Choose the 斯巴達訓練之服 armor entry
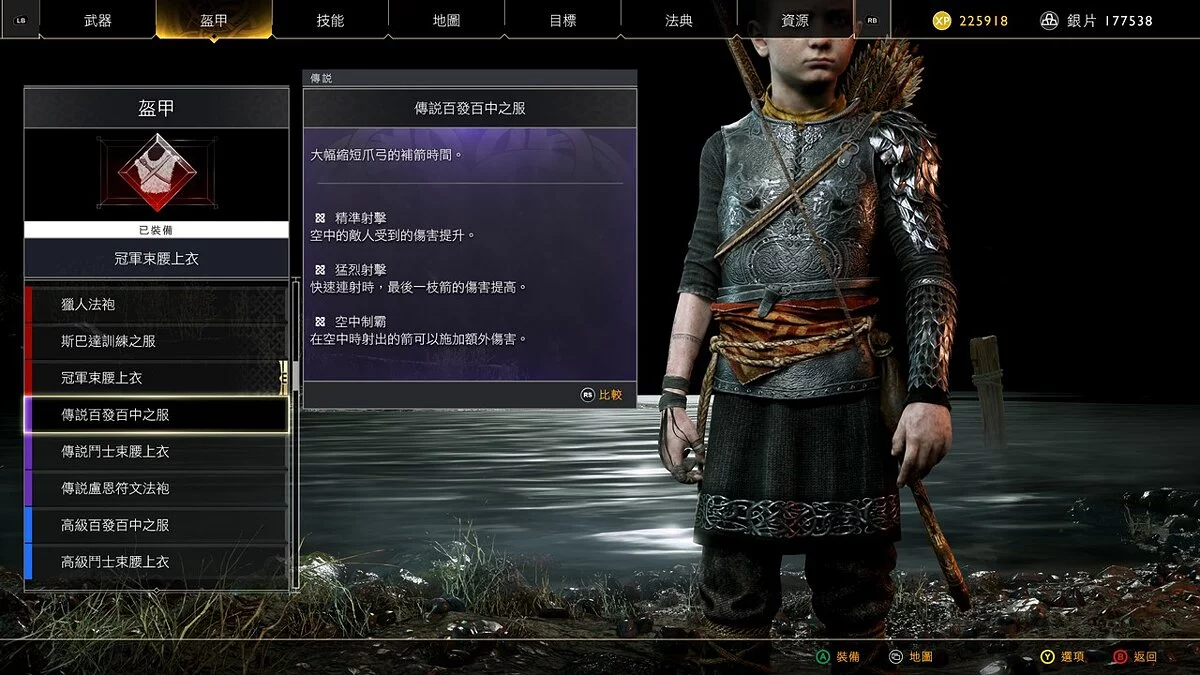 pos(157,341)
